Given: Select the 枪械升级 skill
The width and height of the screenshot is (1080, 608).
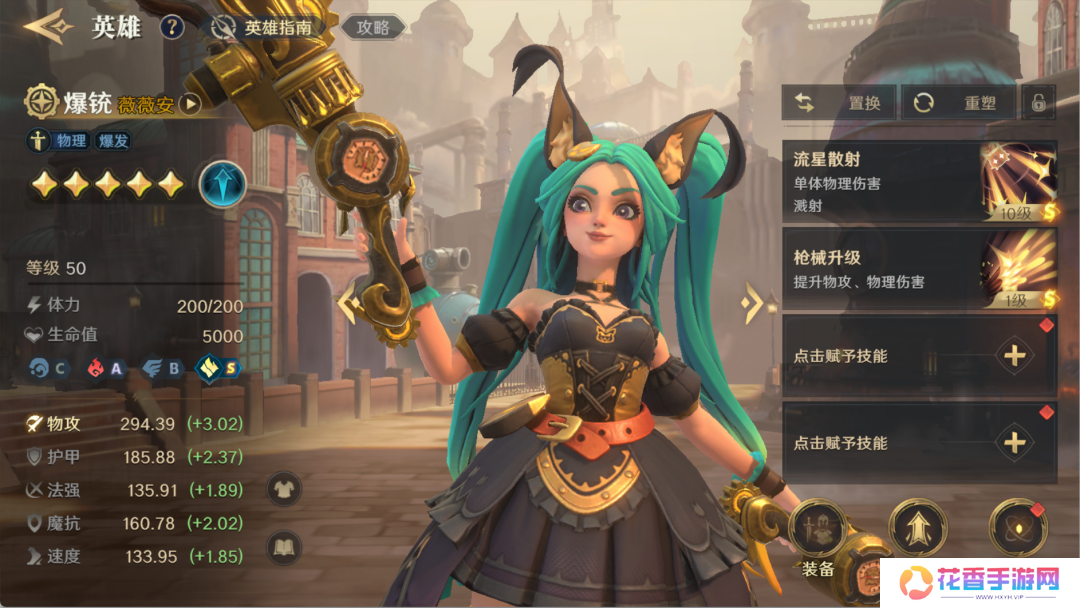Looking at the screenshot, I should pos(918,270).
